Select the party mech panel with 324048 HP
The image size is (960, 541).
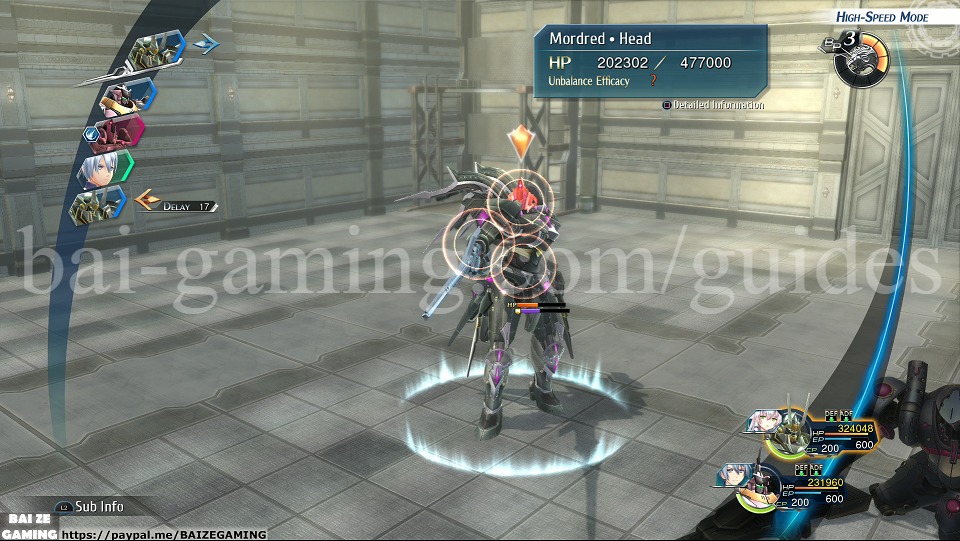[x=812, y=432]
